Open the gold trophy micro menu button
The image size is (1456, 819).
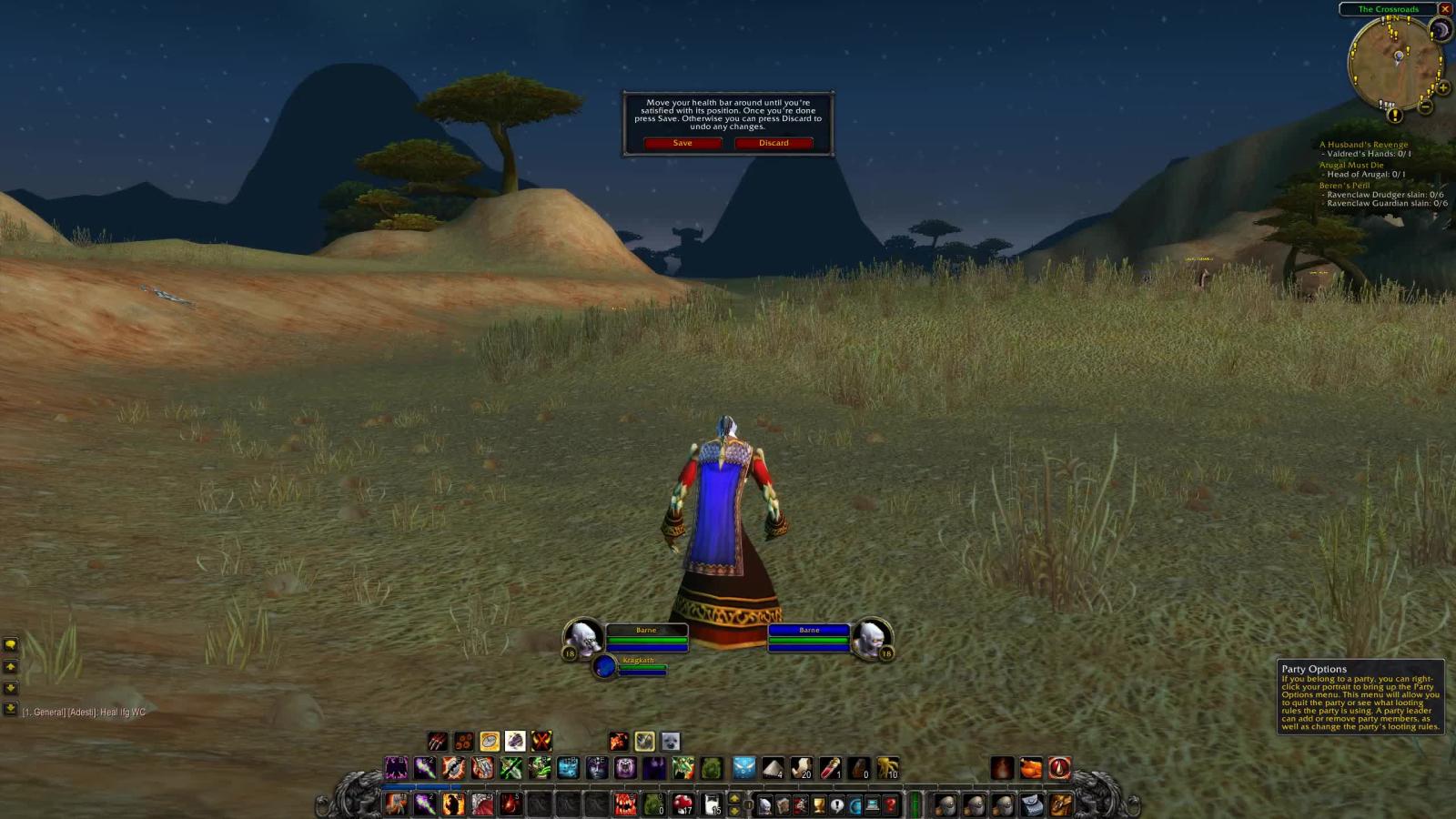point(819,804)
